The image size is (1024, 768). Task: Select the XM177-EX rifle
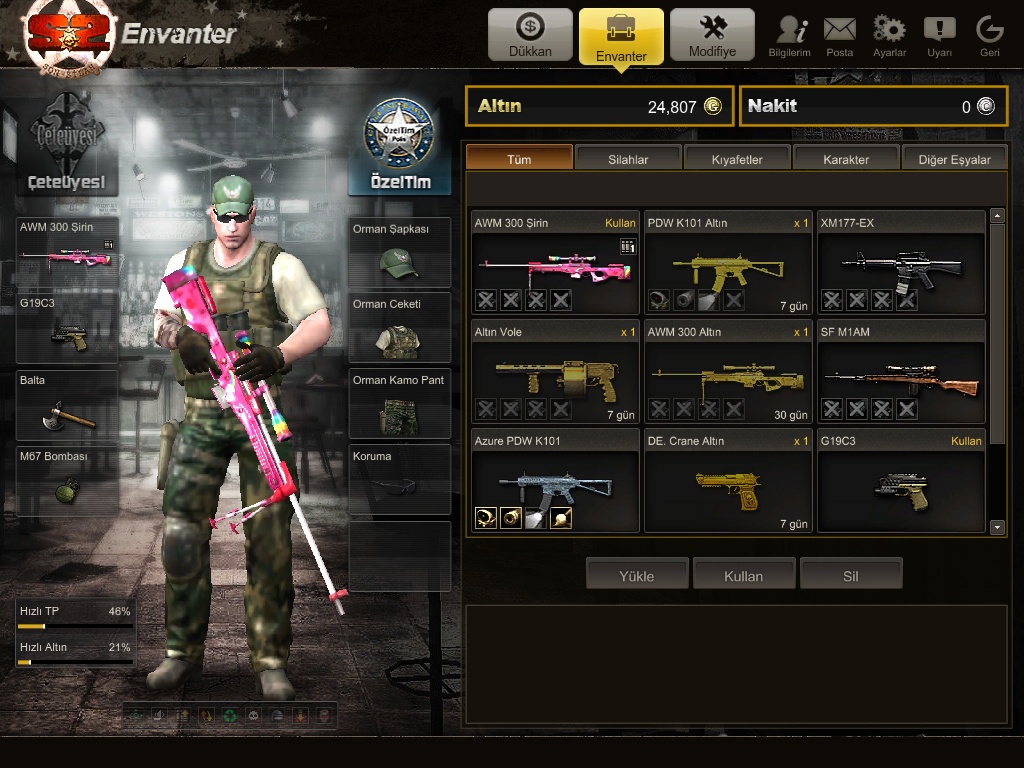coord(901,264)
